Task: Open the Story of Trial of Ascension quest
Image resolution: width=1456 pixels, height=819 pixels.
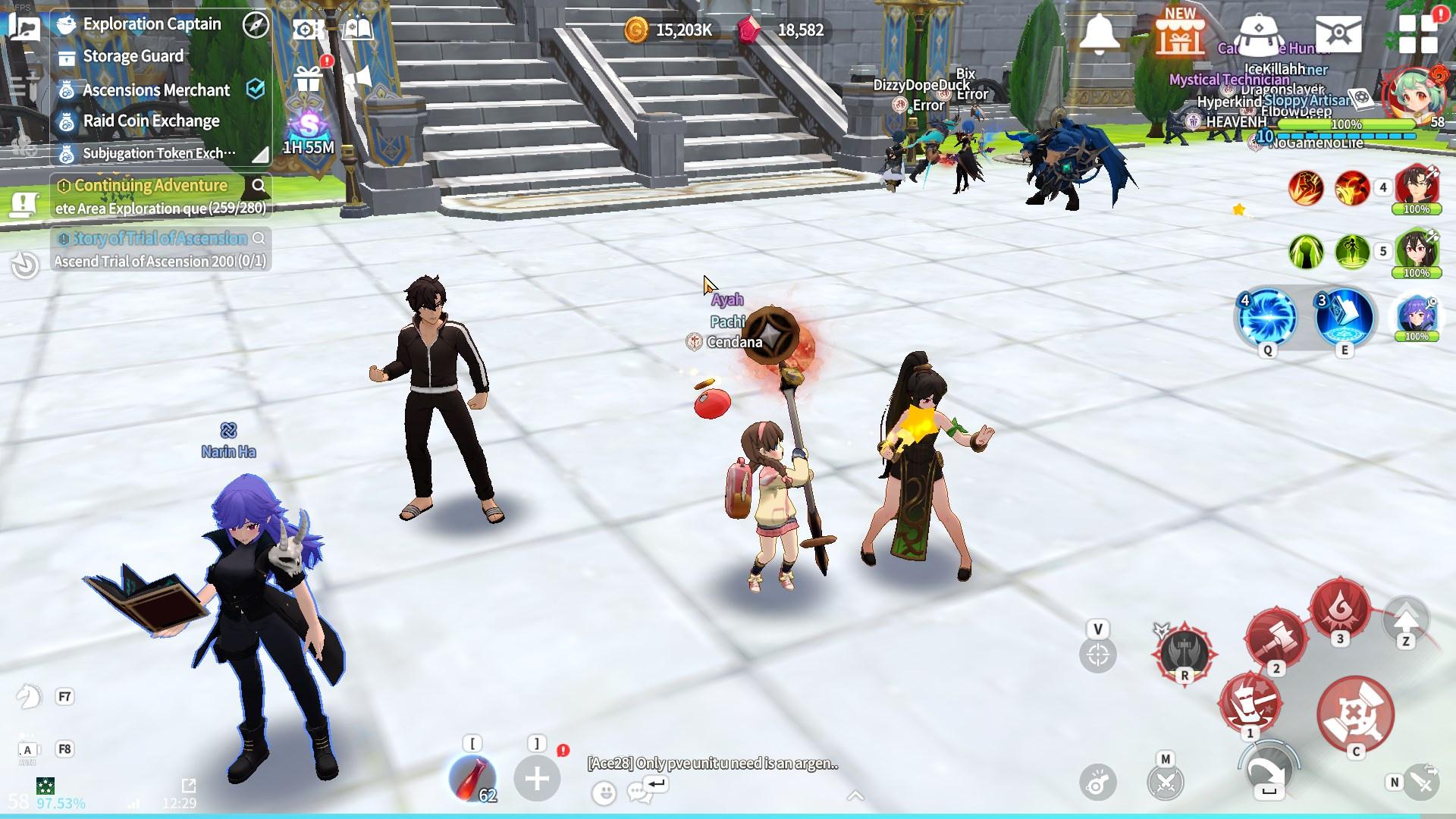Action: coord(160,239)
